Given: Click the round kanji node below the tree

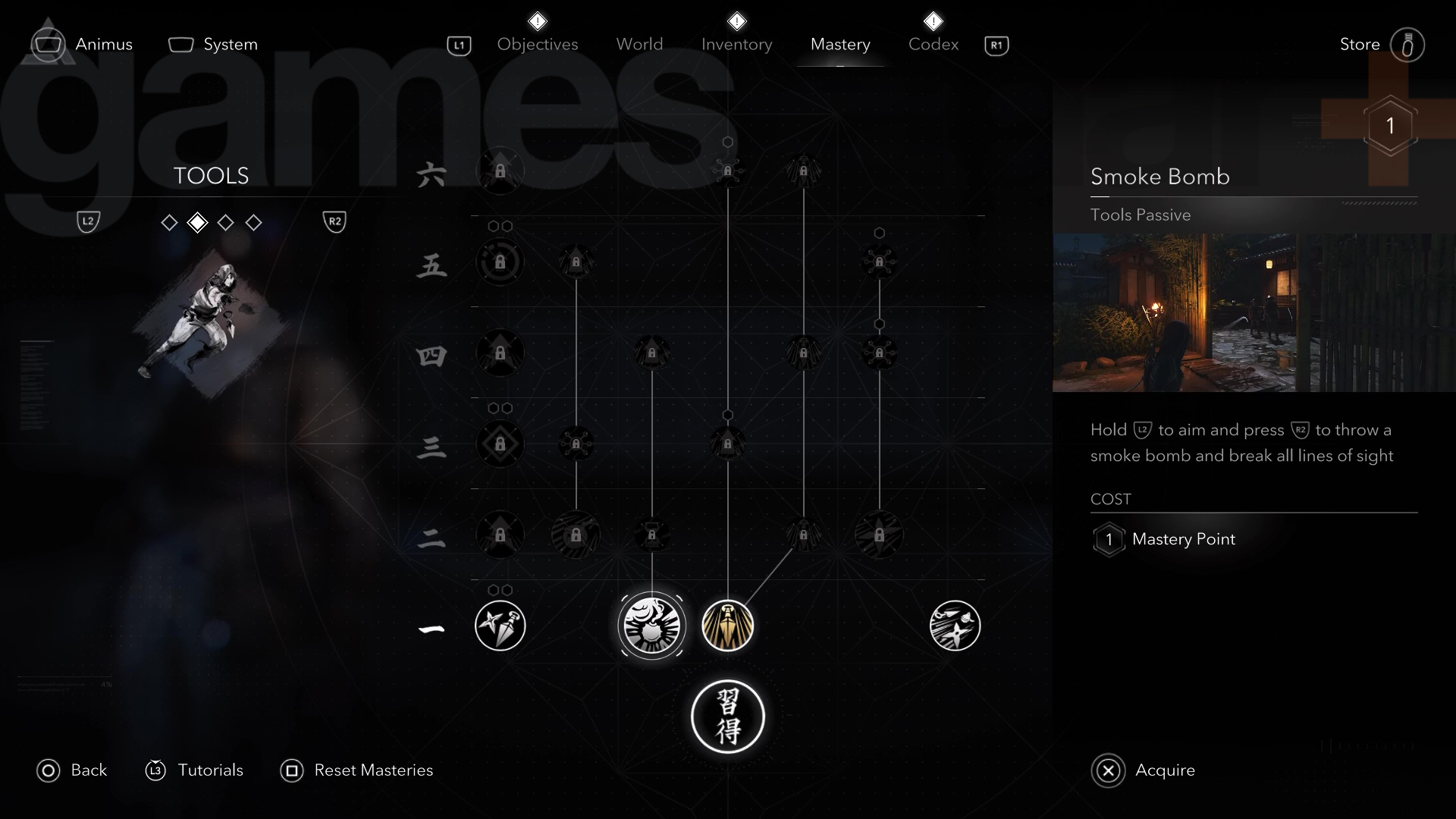Looking at the screenshot, I should coord(727,717).
